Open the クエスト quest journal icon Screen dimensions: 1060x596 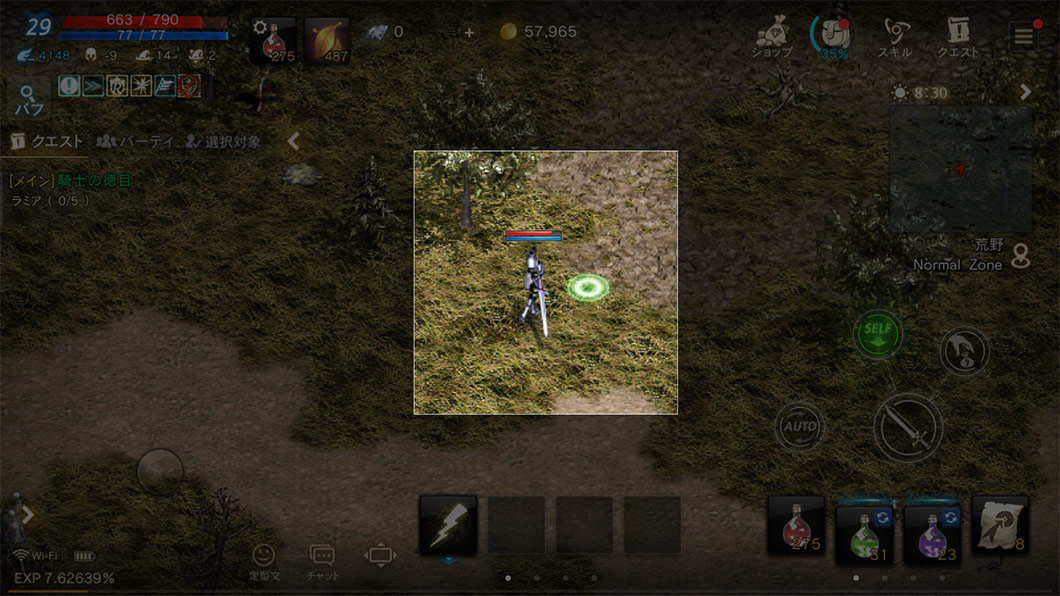pos(958,38)
